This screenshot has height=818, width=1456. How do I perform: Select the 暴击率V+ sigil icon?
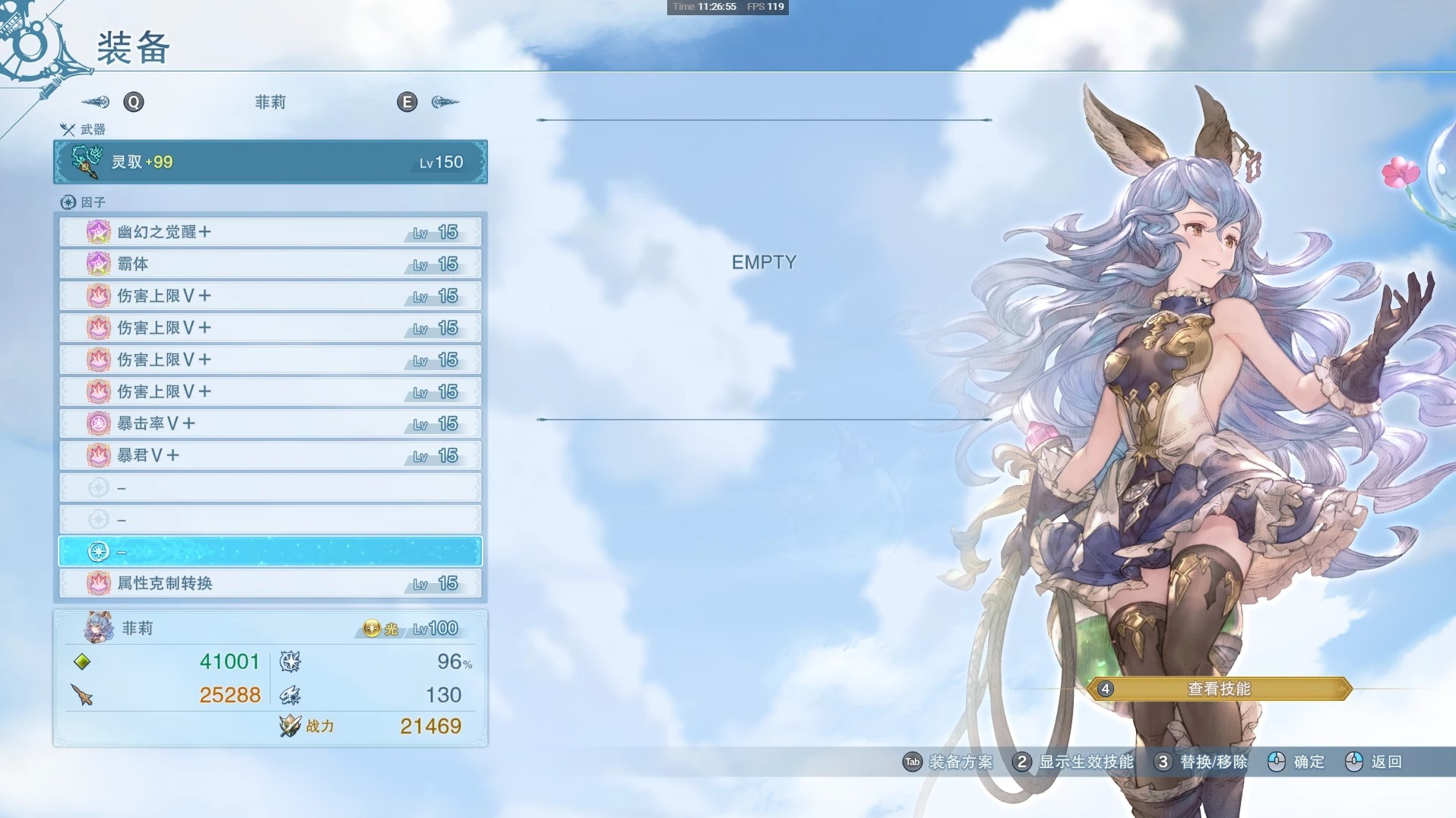[x=99, y=423]
